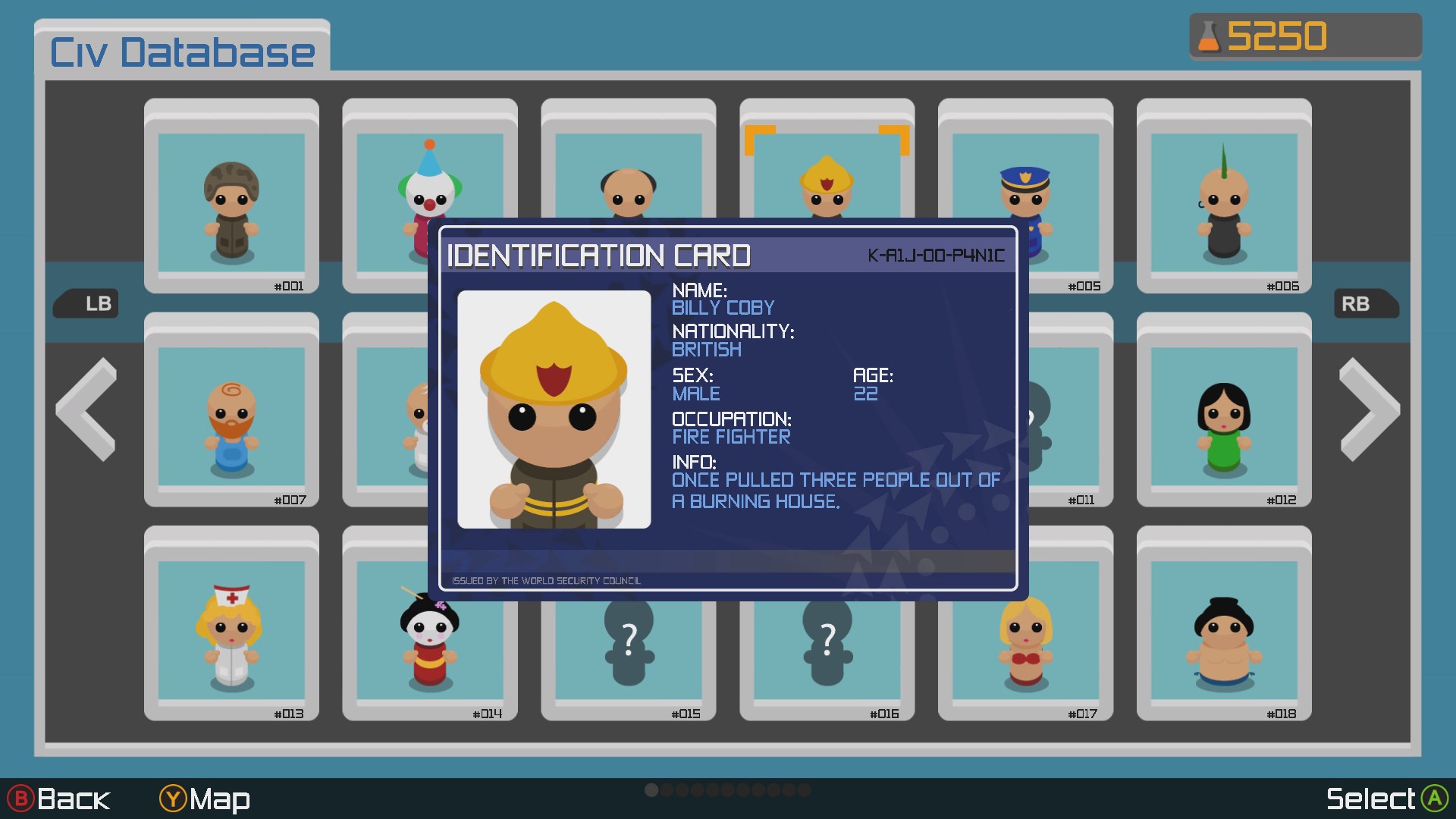1456x819 pixels.
Task: Click the highlighted page indicator dot
Action: click(x=651, y=789)
